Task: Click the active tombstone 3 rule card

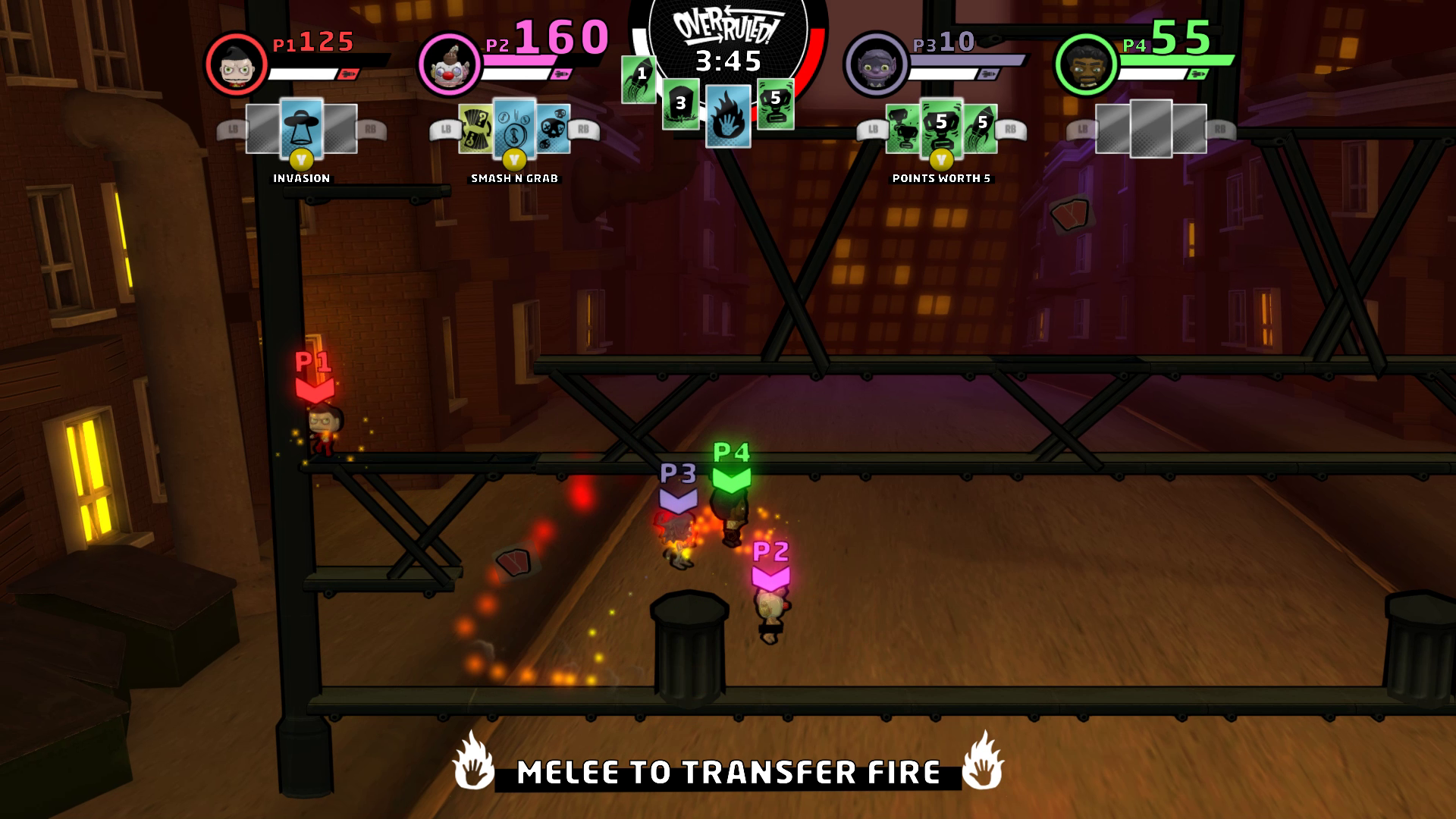Action: tap(680, 105)
